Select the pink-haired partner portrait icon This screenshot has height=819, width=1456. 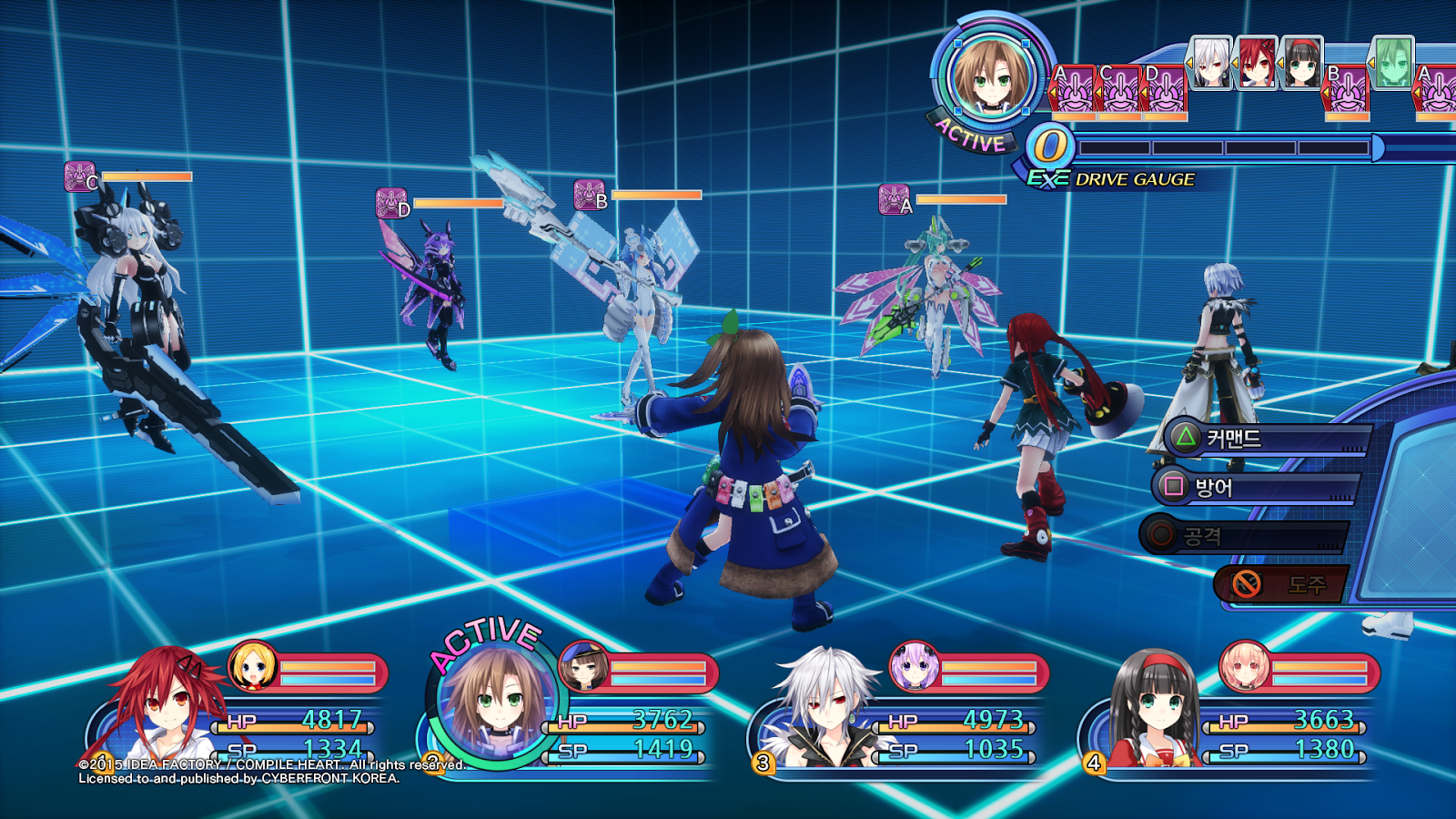(1243, 666)
